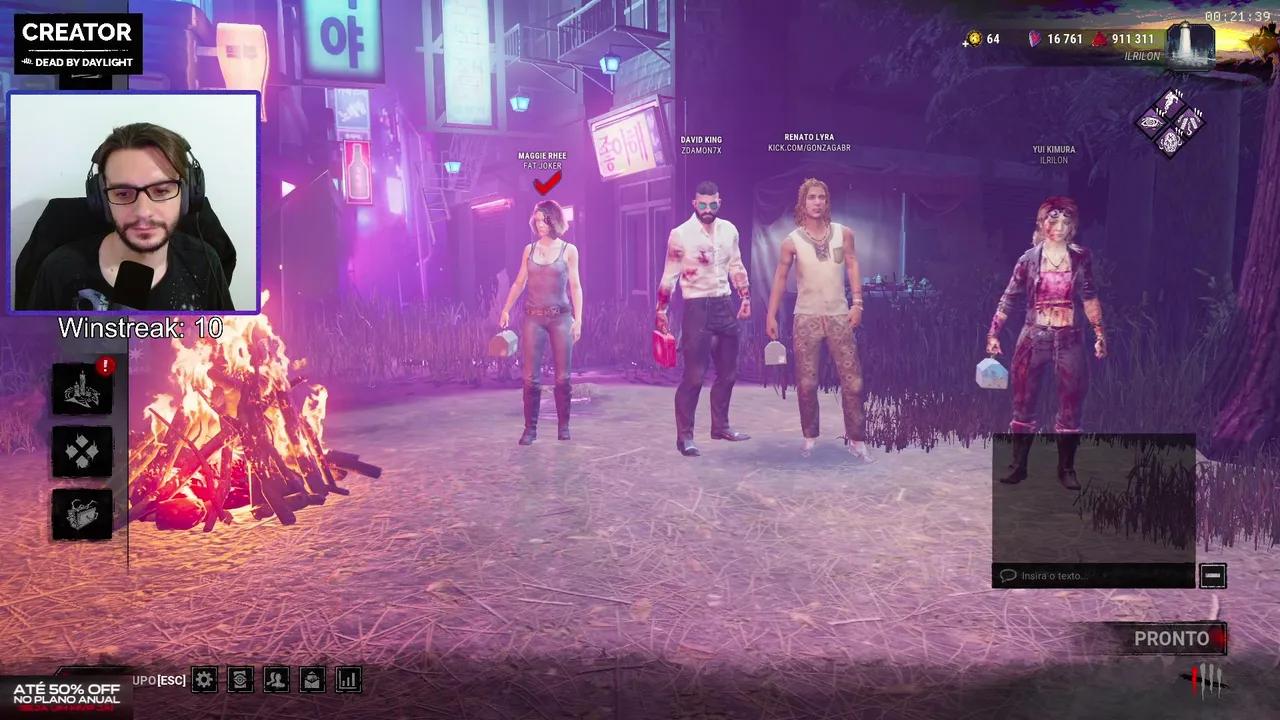Open the news mail icon
This screenshot has width=1280, height=720.
(312, 679)
